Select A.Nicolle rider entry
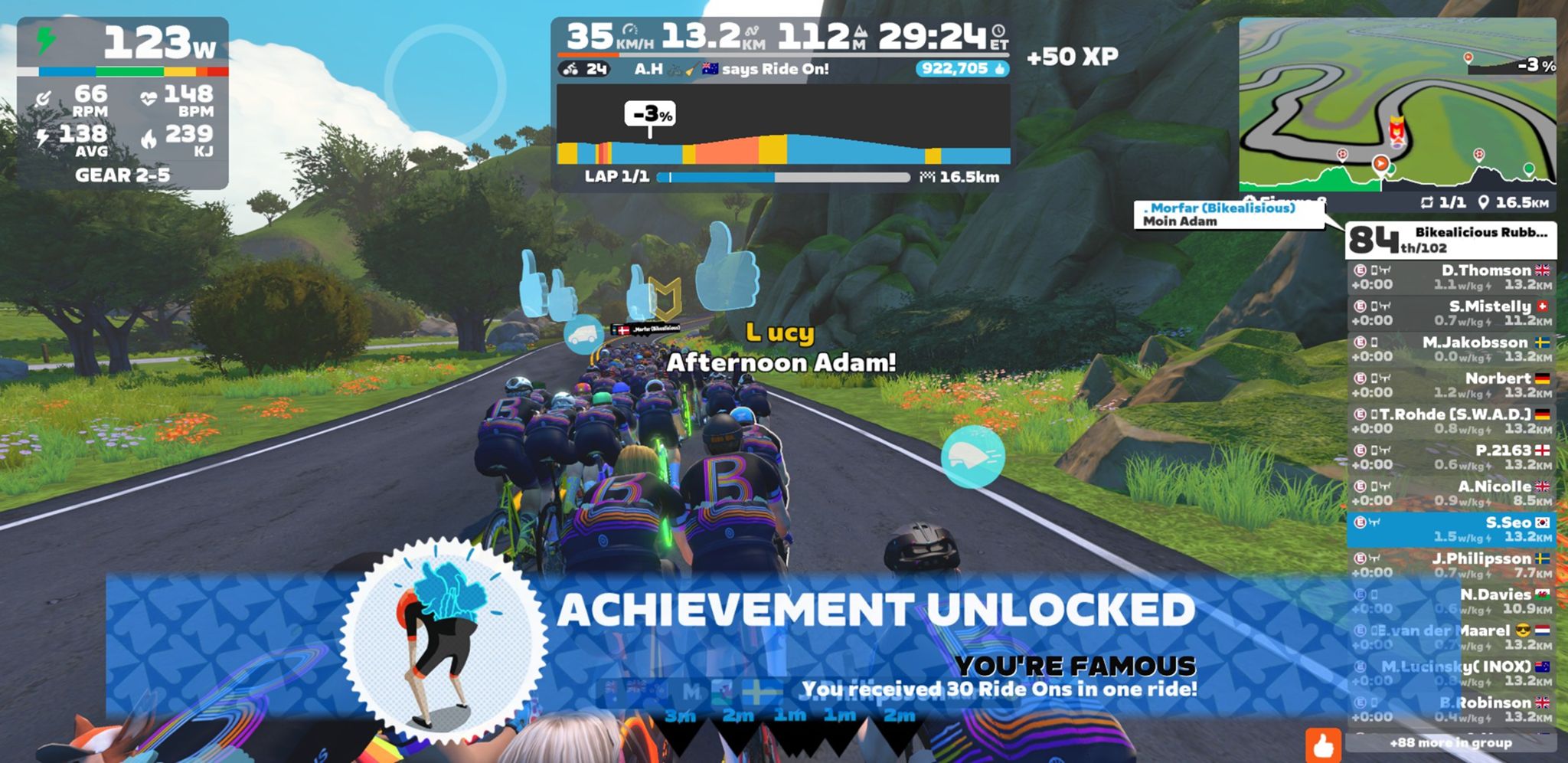Viewport: 1568px width, 763px height. [x=1451, y=493]
